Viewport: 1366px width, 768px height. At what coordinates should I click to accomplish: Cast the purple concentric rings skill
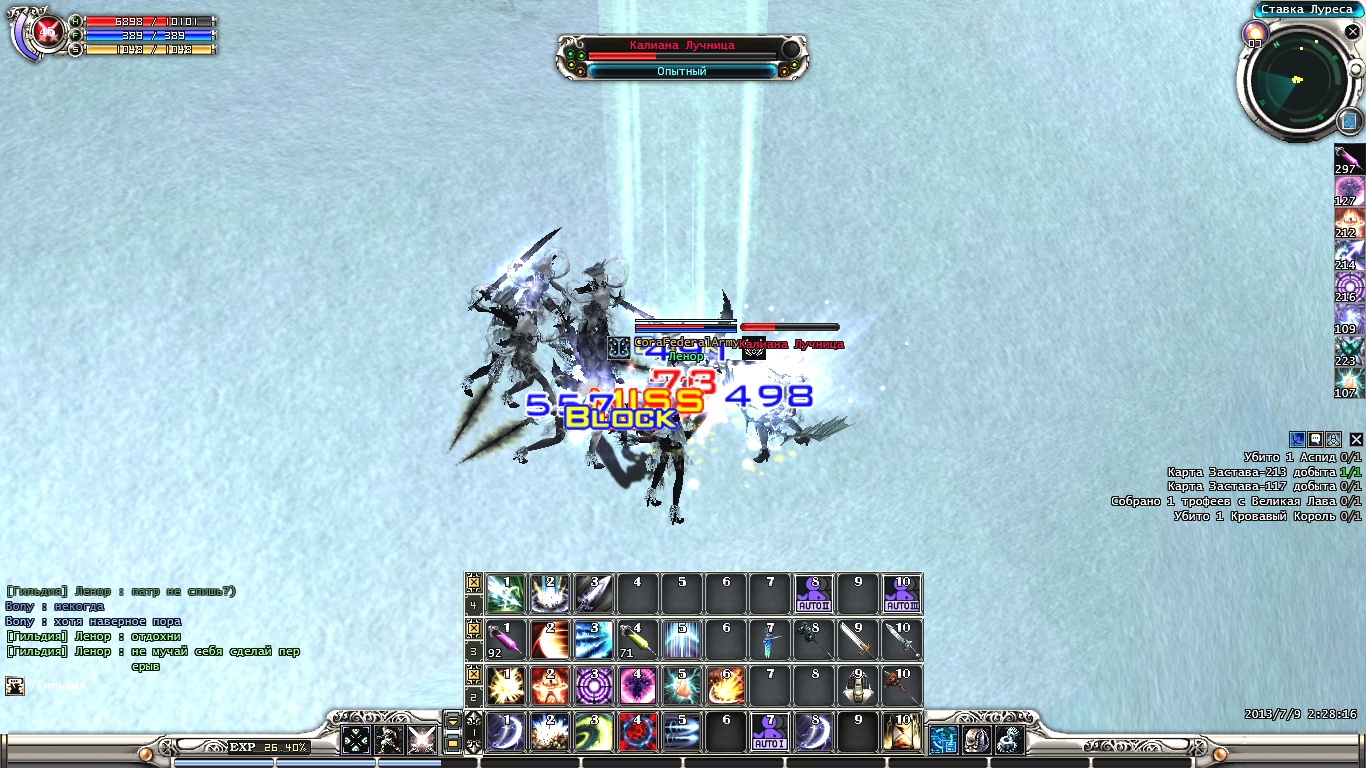(594, 686)
